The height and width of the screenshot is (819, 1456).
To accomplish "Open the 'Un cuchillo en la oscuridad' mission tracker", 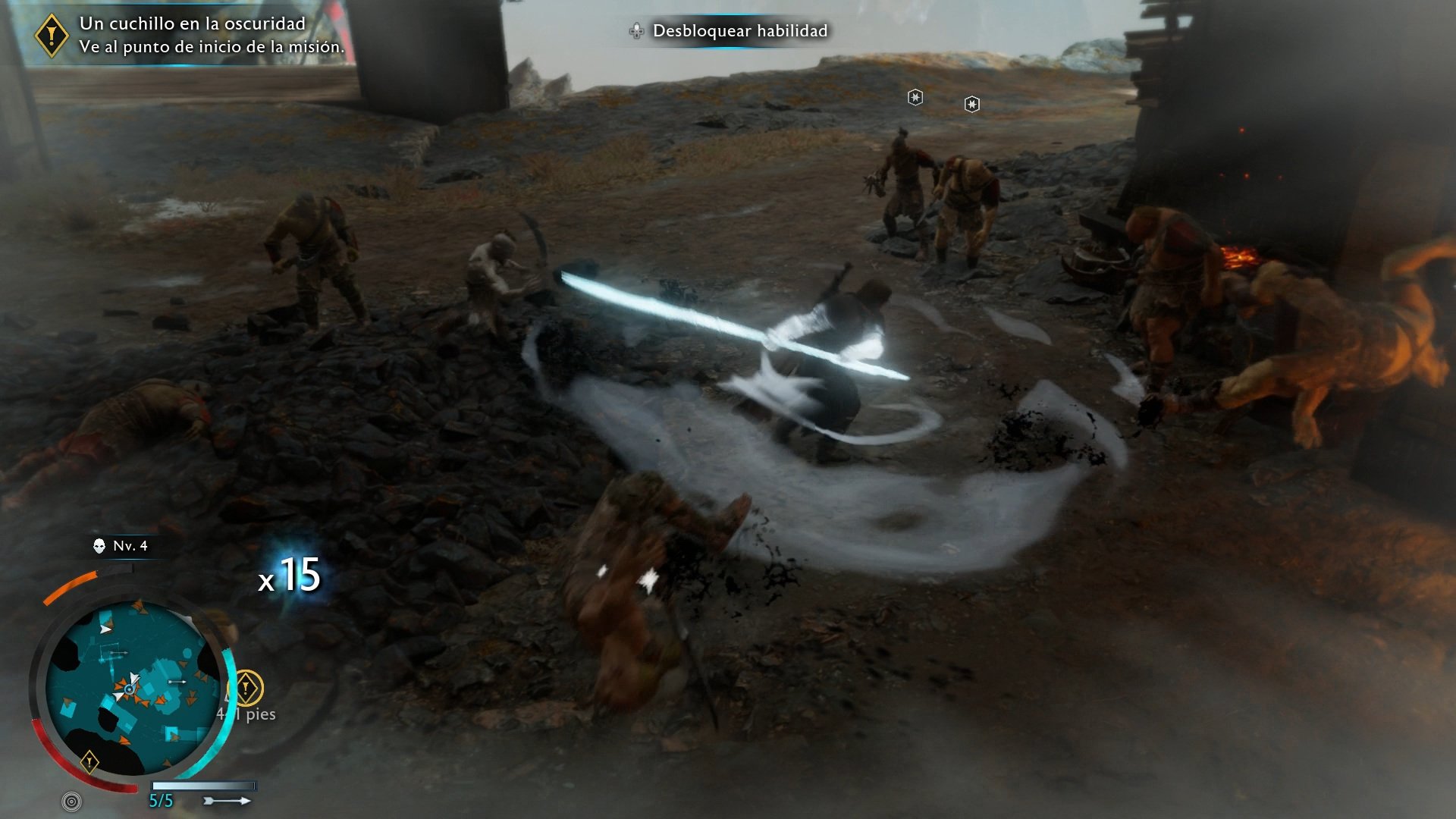I will (192, 35).
